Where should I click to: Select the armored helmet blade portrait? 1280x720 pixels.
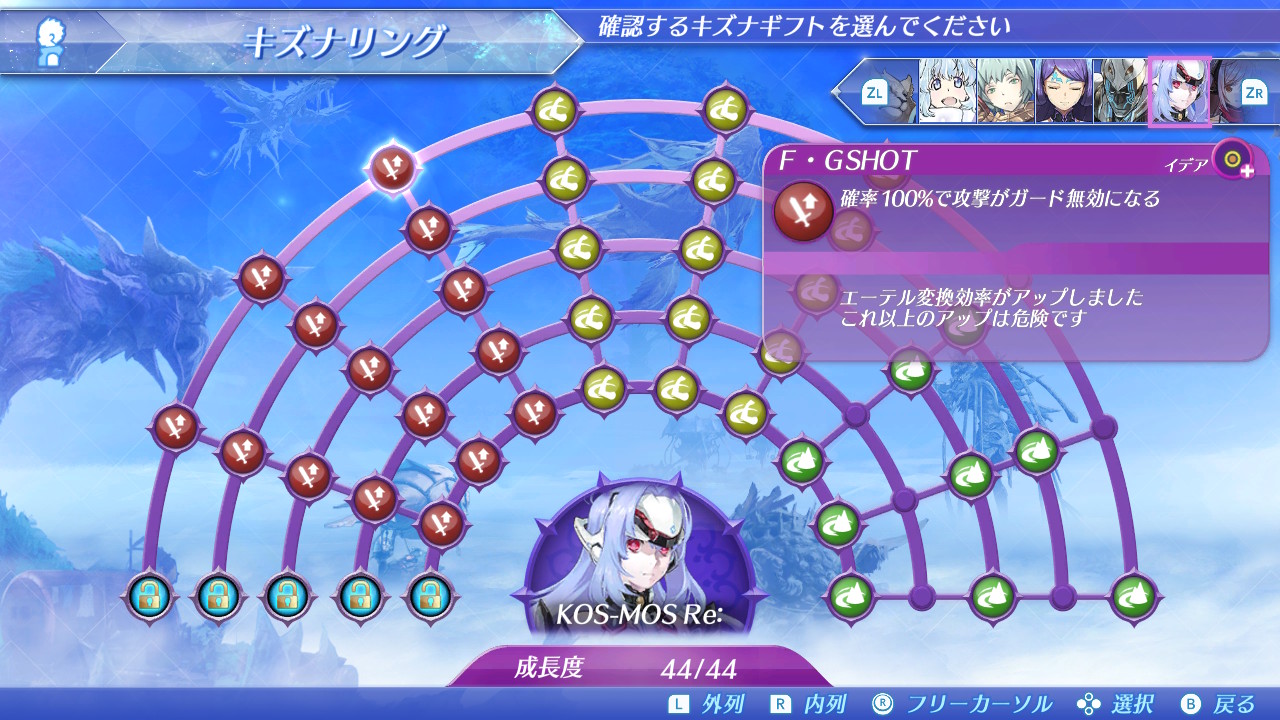click(x=1120, y=91)
